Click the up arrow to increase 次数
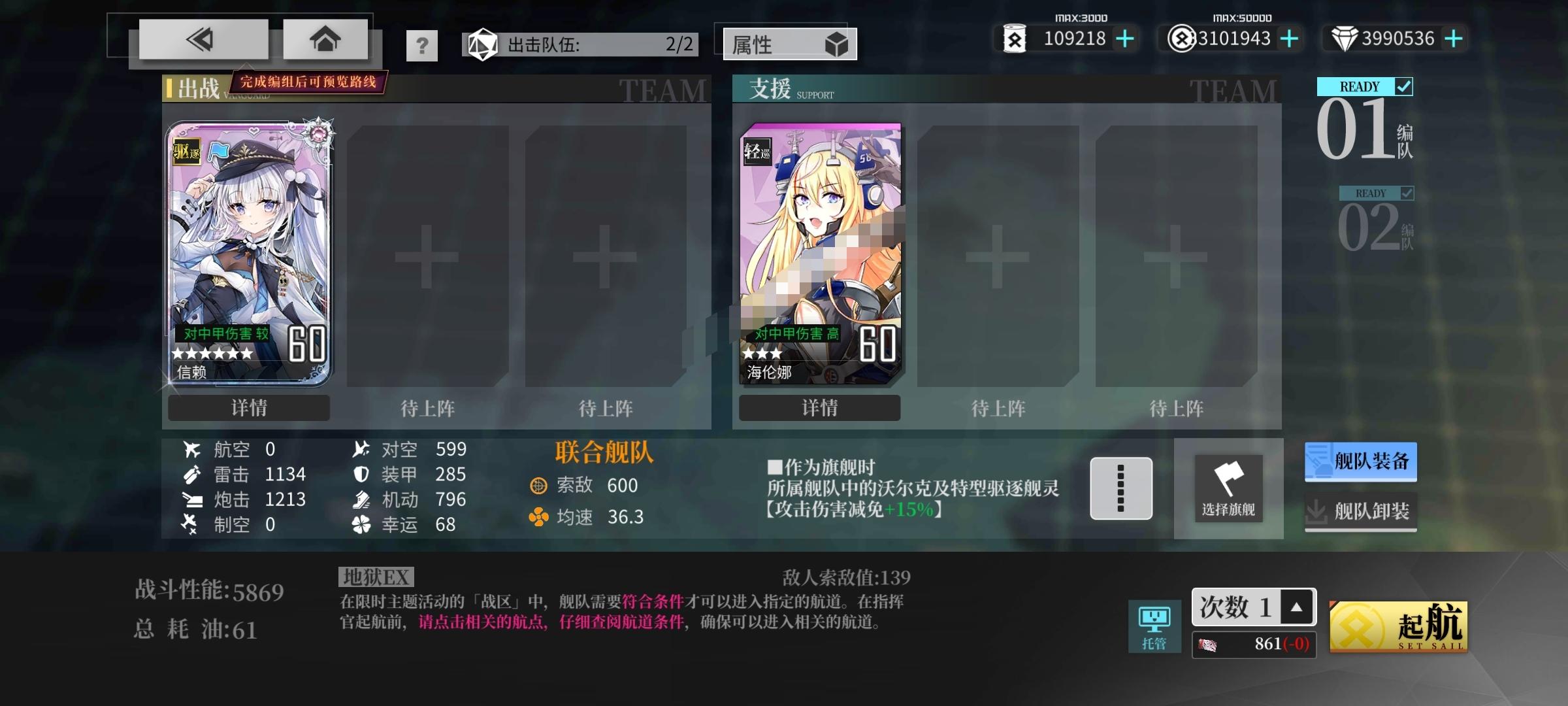 1296,607
